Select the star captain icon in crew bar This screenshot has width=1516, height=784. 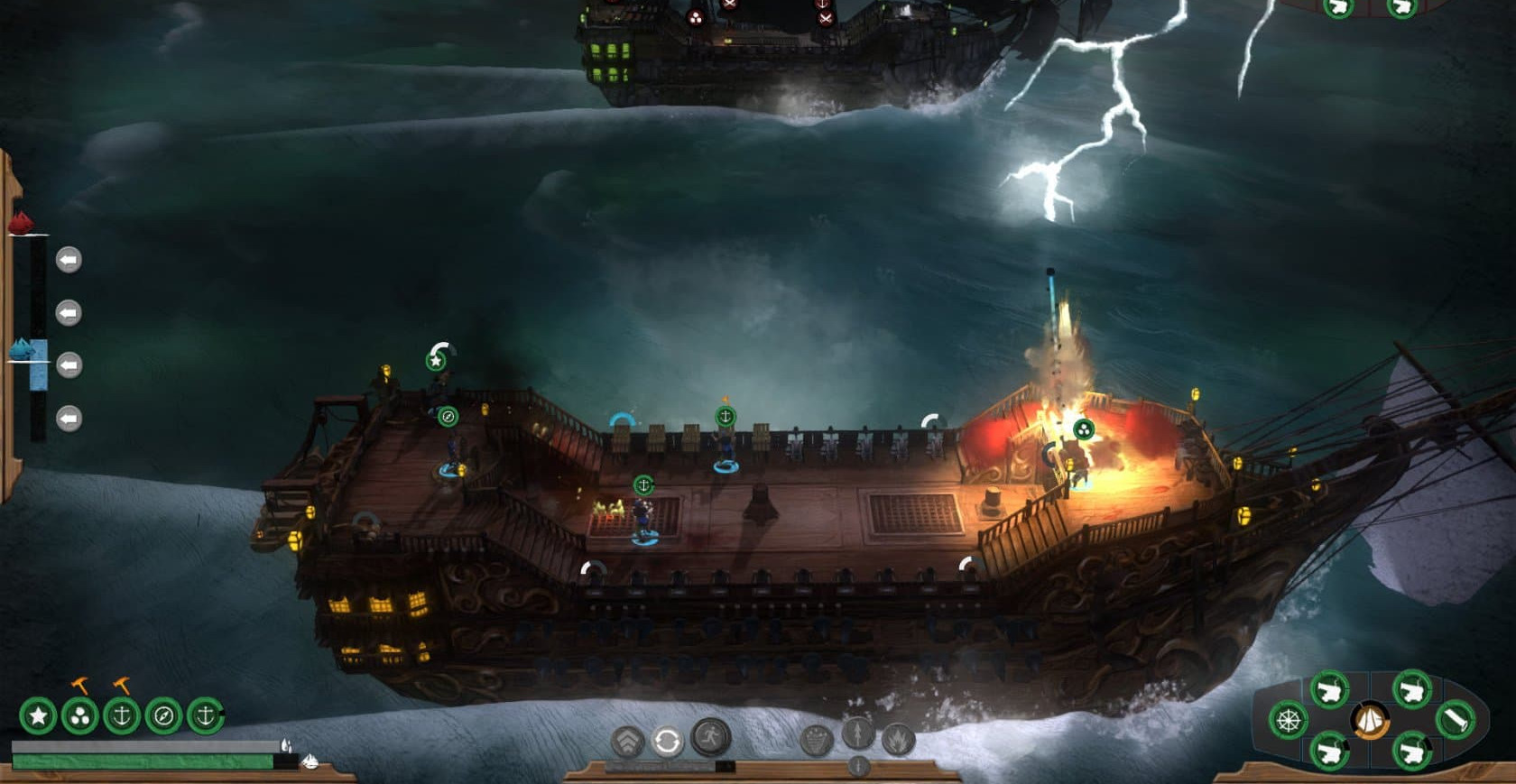[38, 716]
